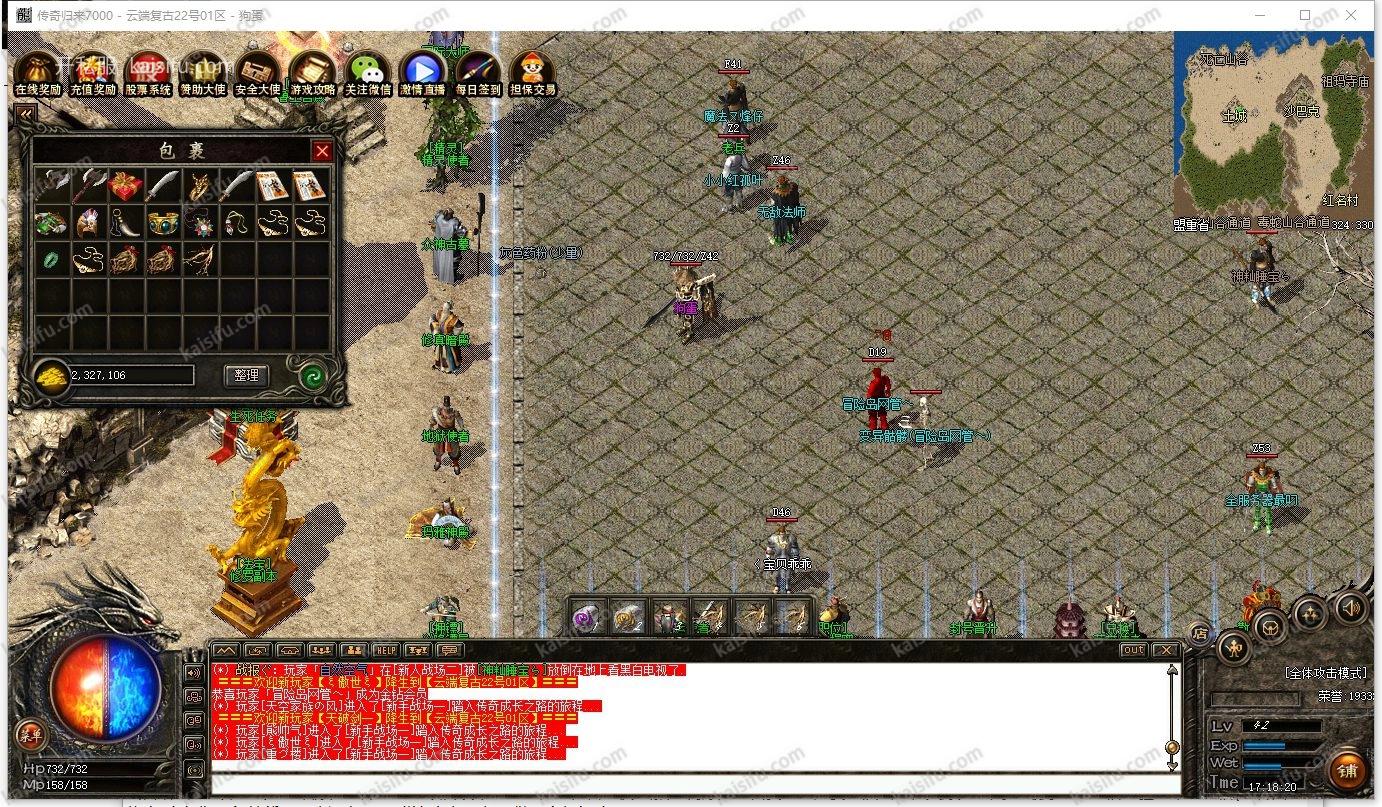Screen dimensions: 1382x807
Task: Select the green jade ring item
Action: tap(51, 260)
